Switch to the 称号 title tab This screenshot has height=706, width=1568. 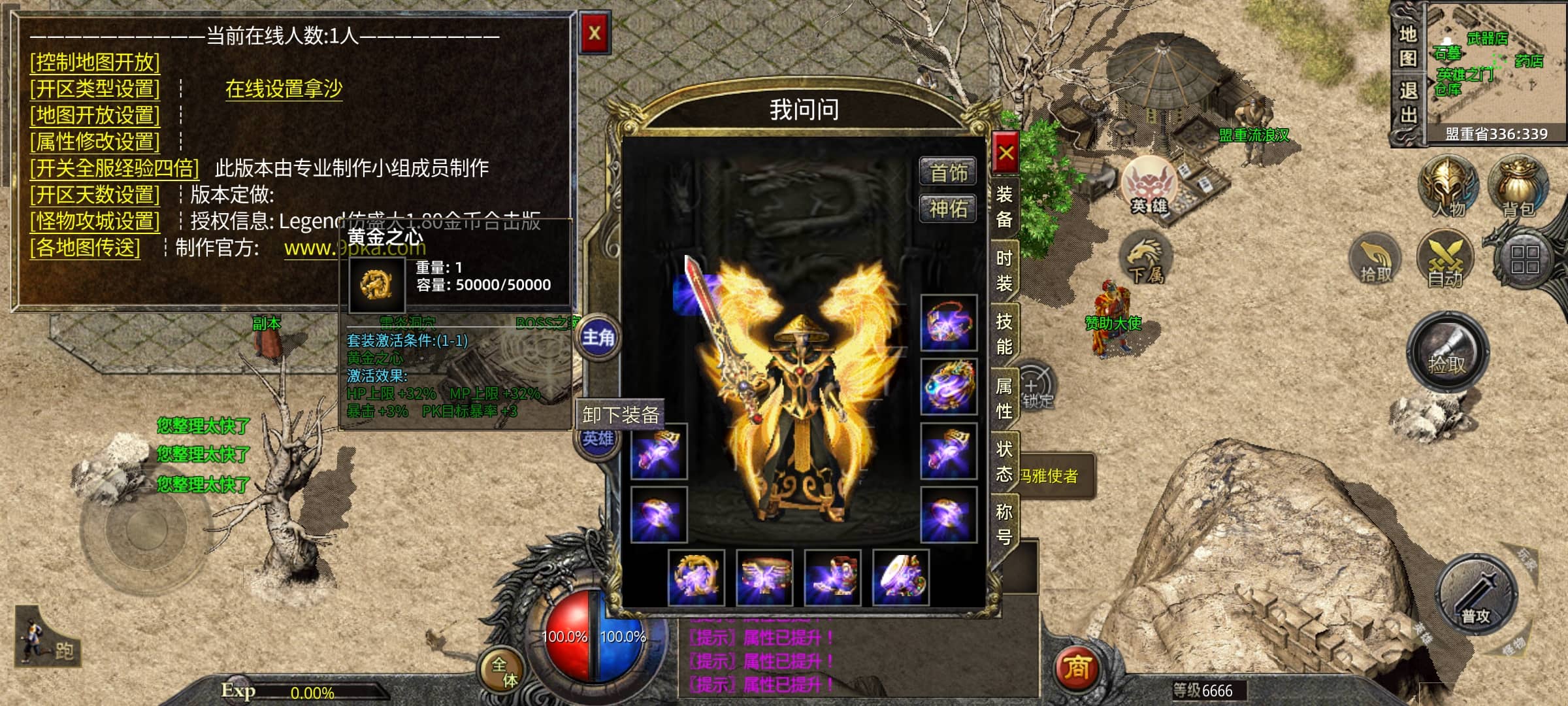pyautogui.click(x=1004, y=523)
